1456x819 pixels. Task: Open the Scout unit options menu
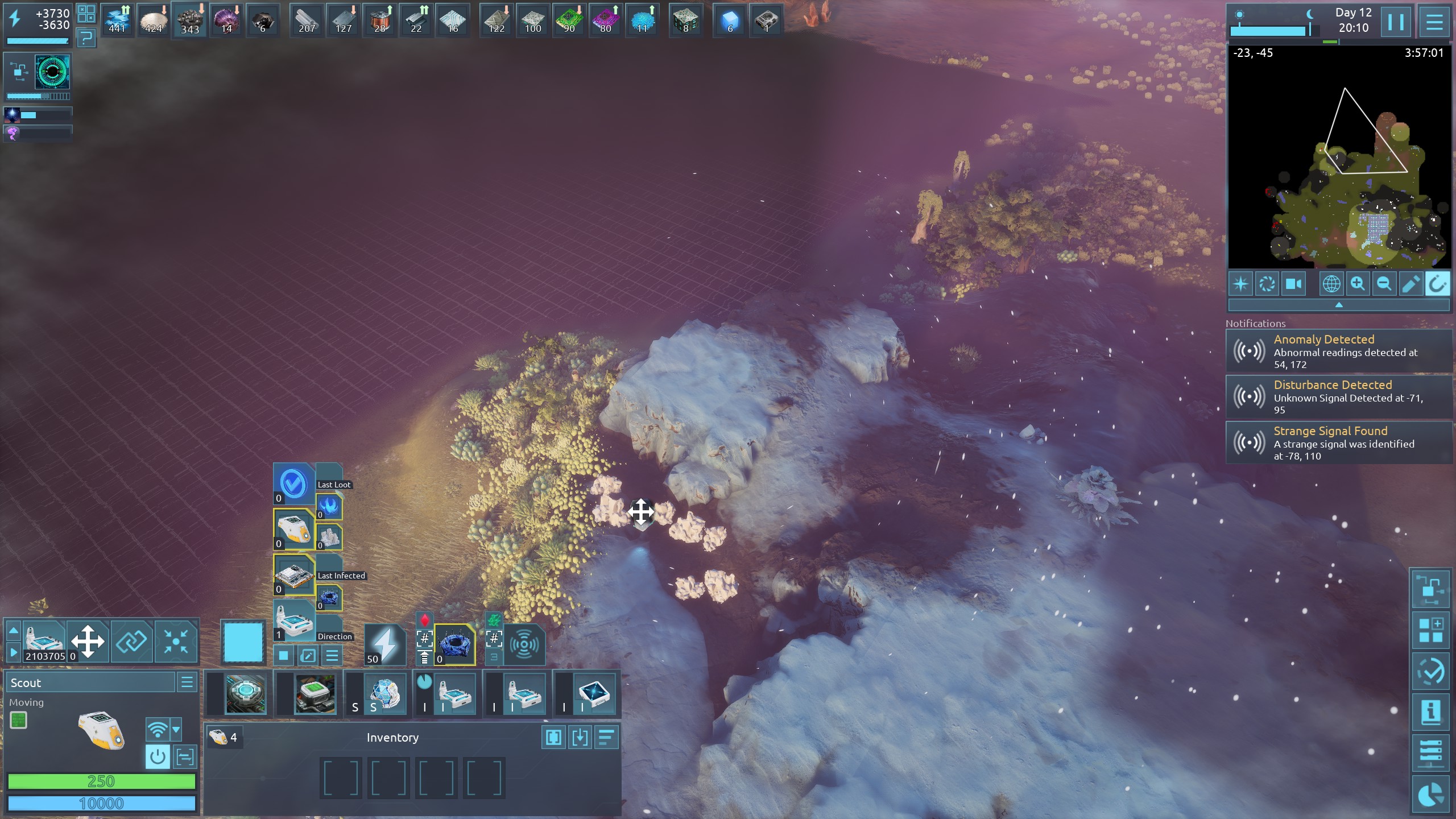pos(187,682)
